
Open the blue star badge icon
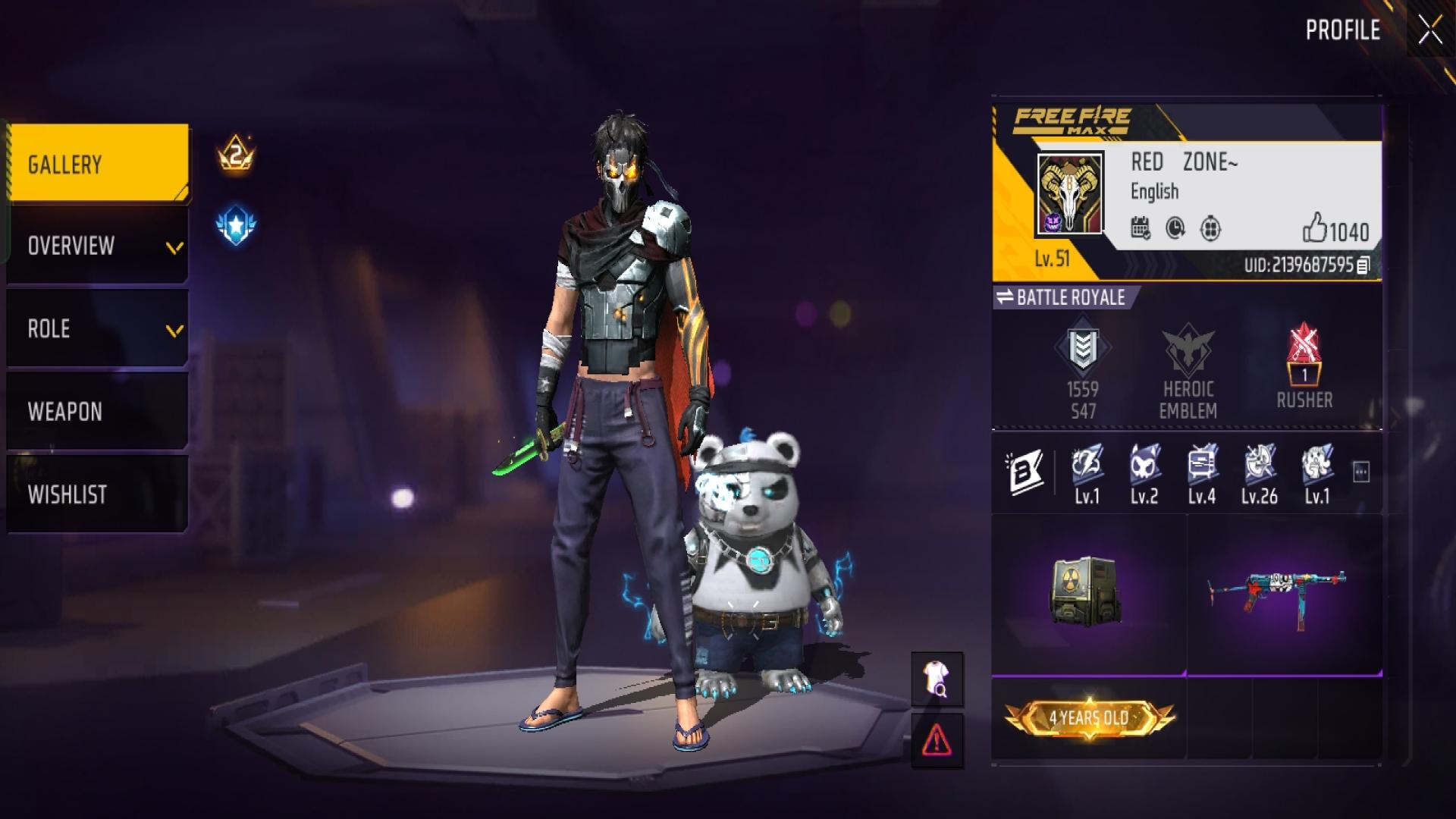tap(236, 225)
